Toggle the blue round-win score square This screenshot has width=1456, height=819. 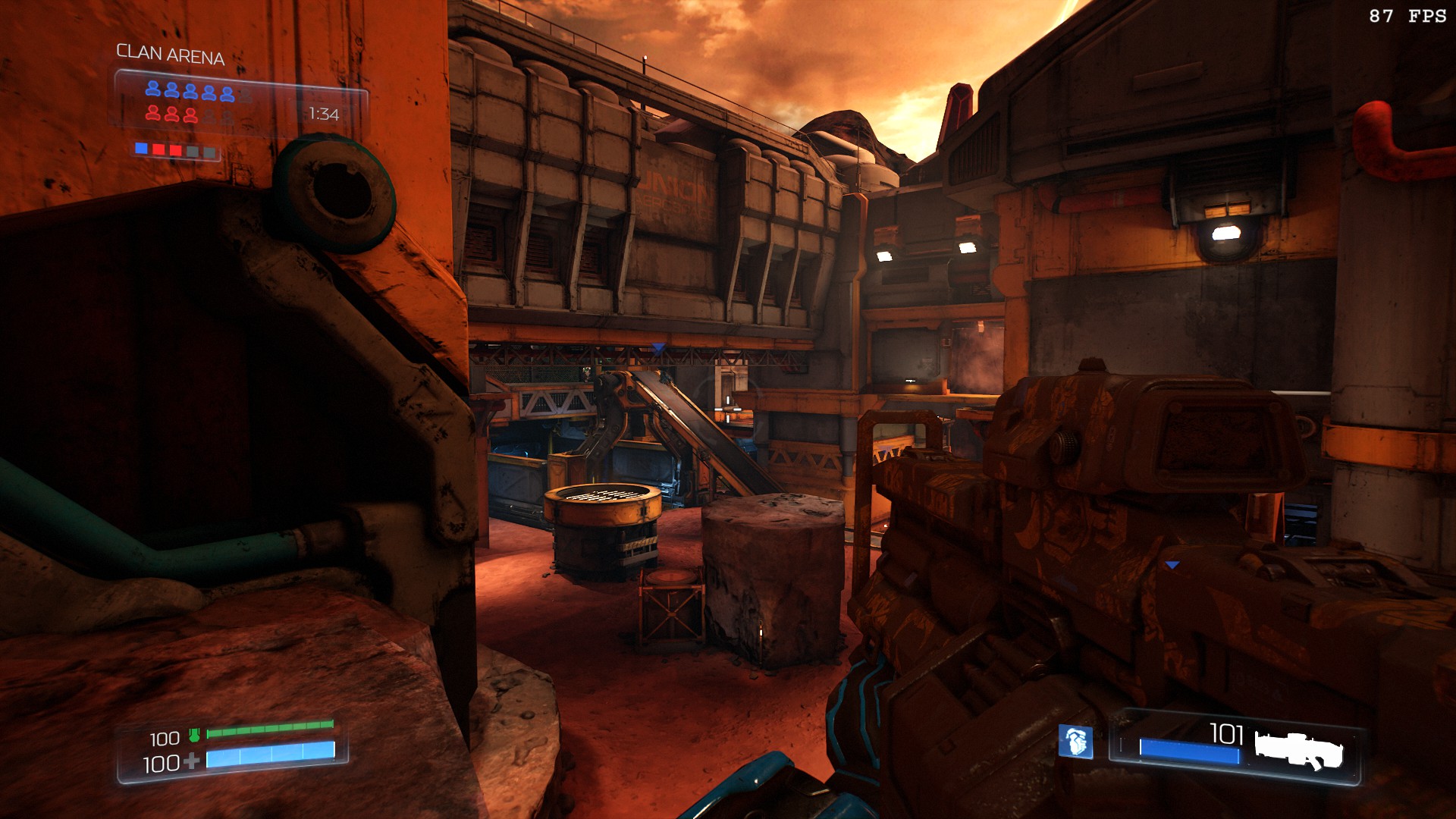(x=141, y=149)
